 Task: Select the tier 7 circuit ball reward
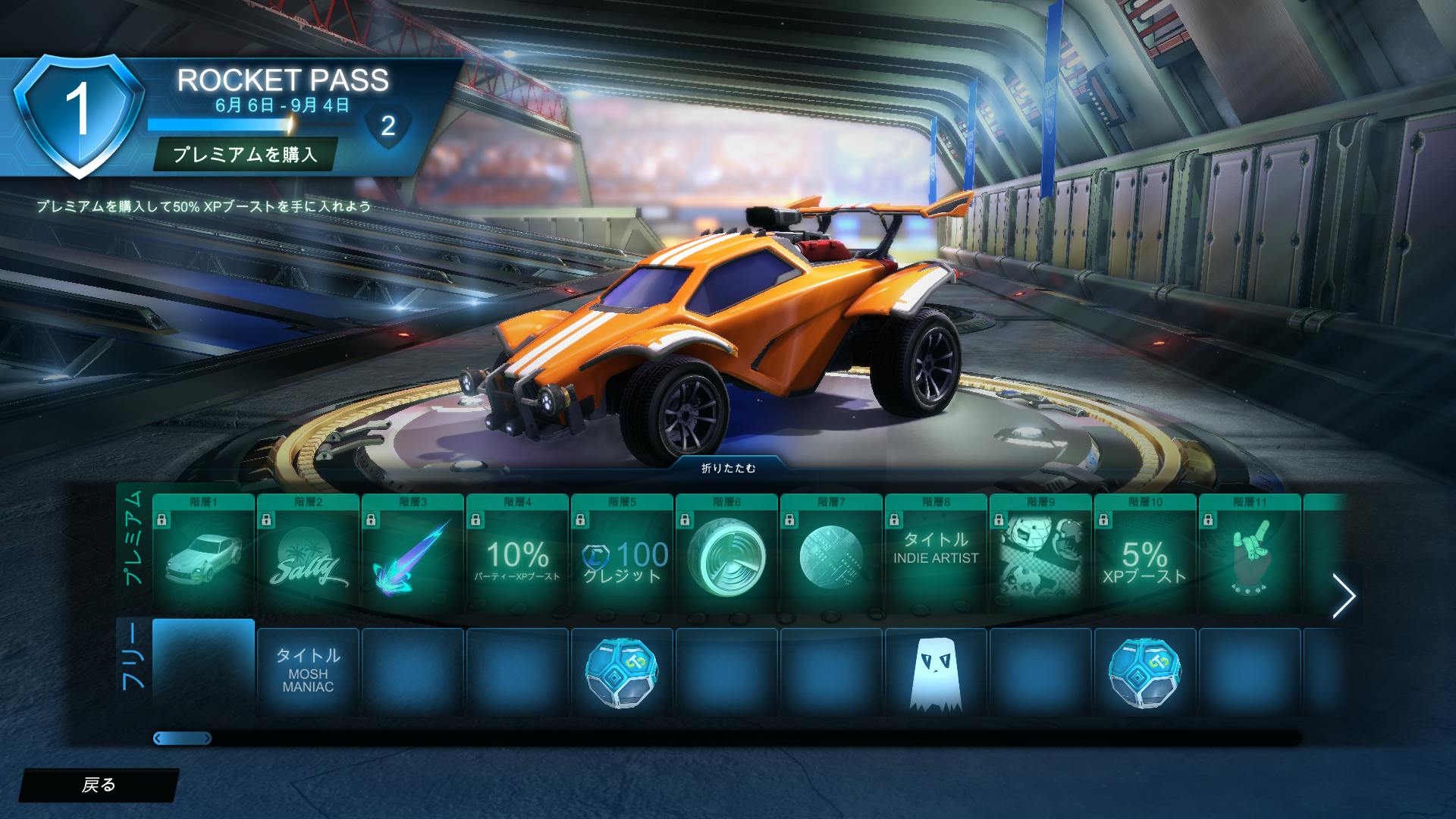click(x=831, y=557)
